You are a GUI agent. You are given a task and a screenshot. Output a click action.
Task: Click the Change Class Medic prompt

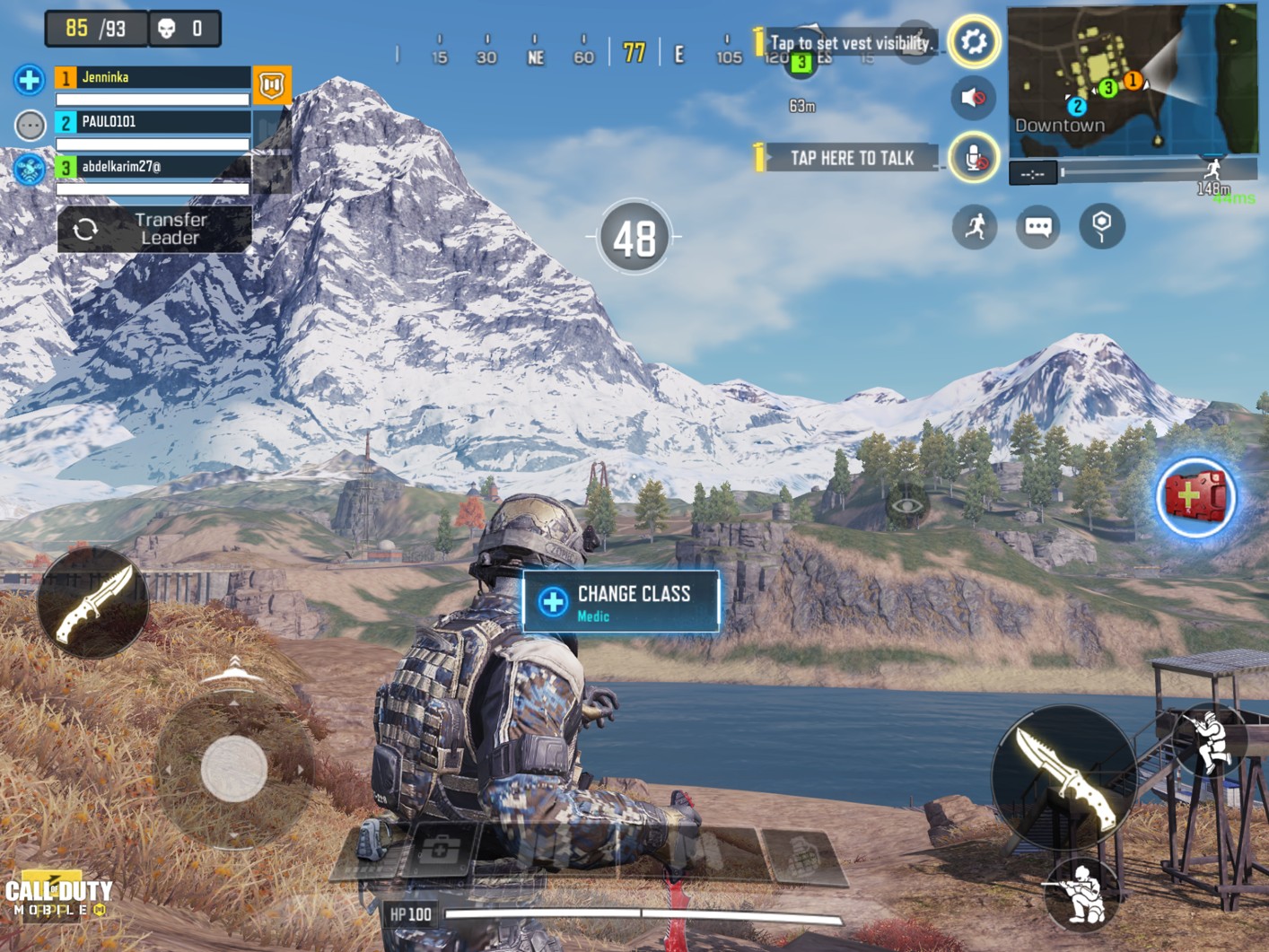point(621,602)
